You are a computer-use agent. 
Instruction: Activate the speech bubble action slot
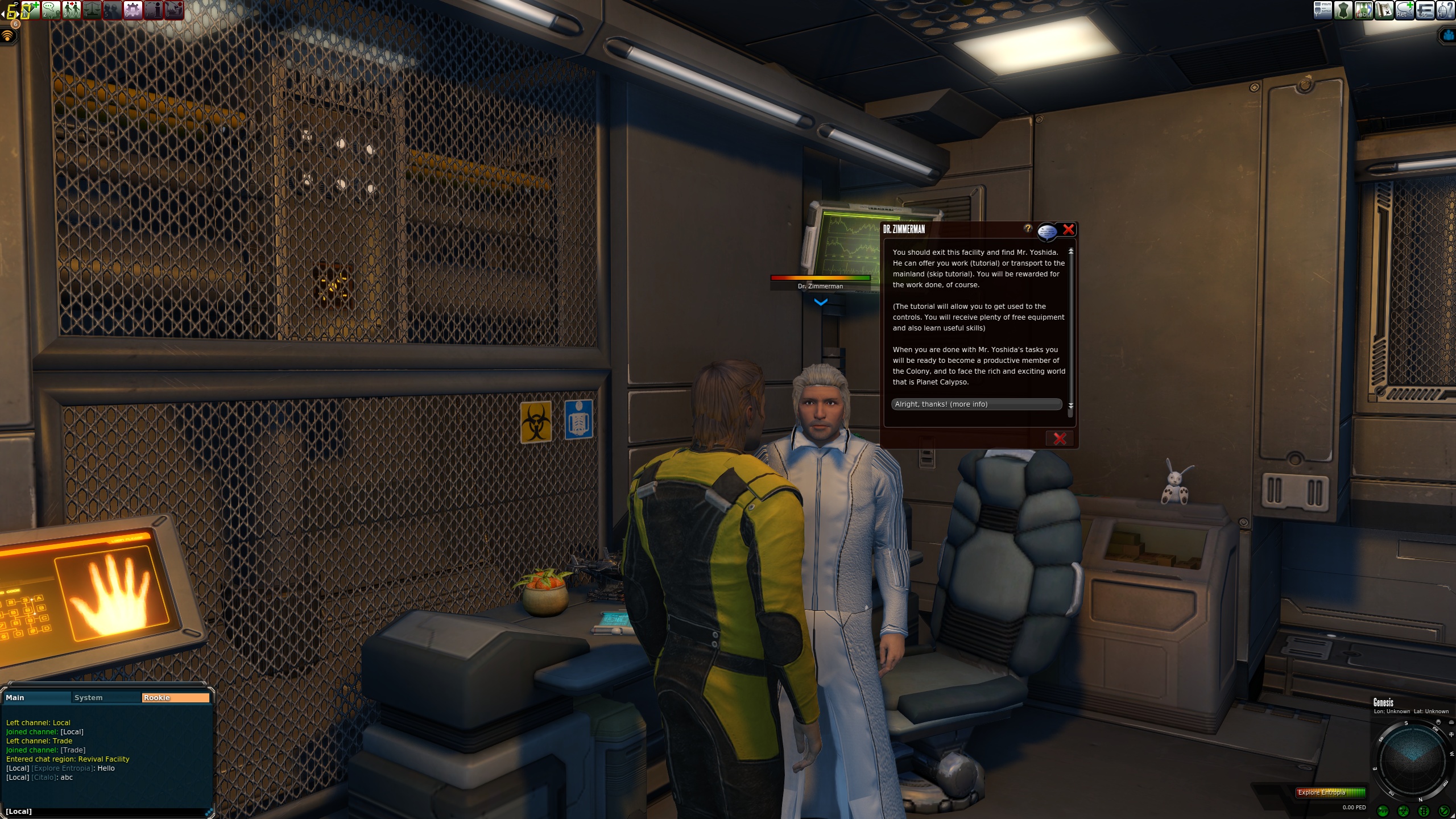51,10
